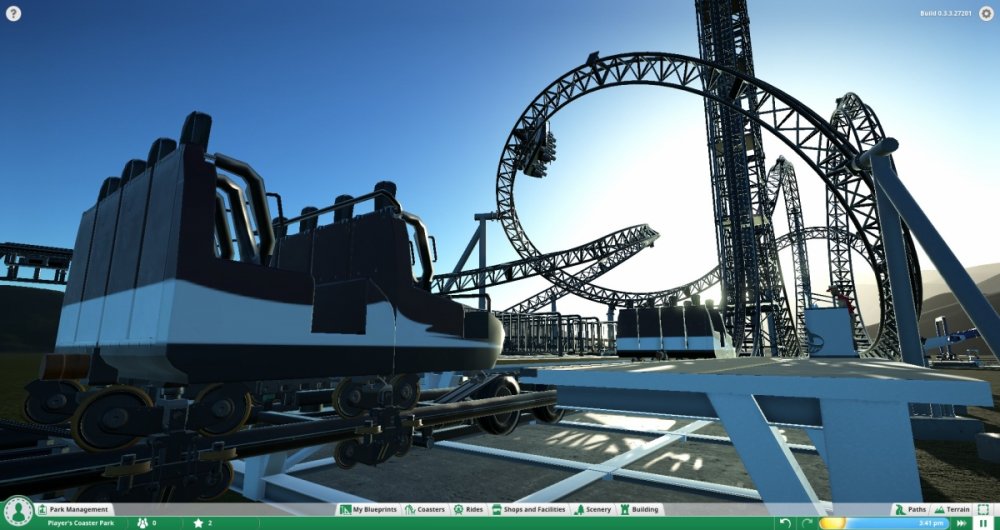Open My Blueprints menu
The width and height of the screenshot is (1000, 530).
[369, 509]
